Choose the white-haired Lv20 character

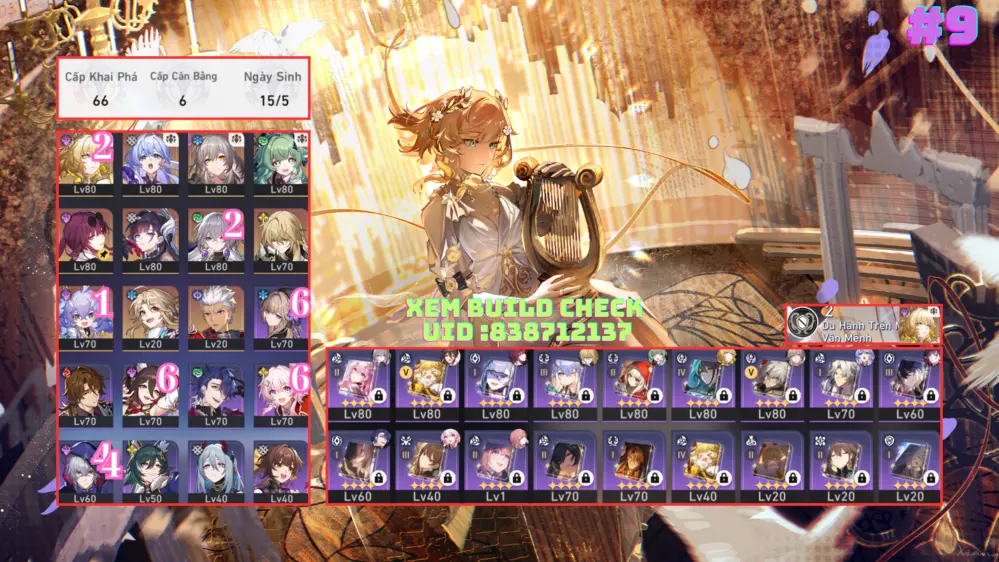click(216, 313)
